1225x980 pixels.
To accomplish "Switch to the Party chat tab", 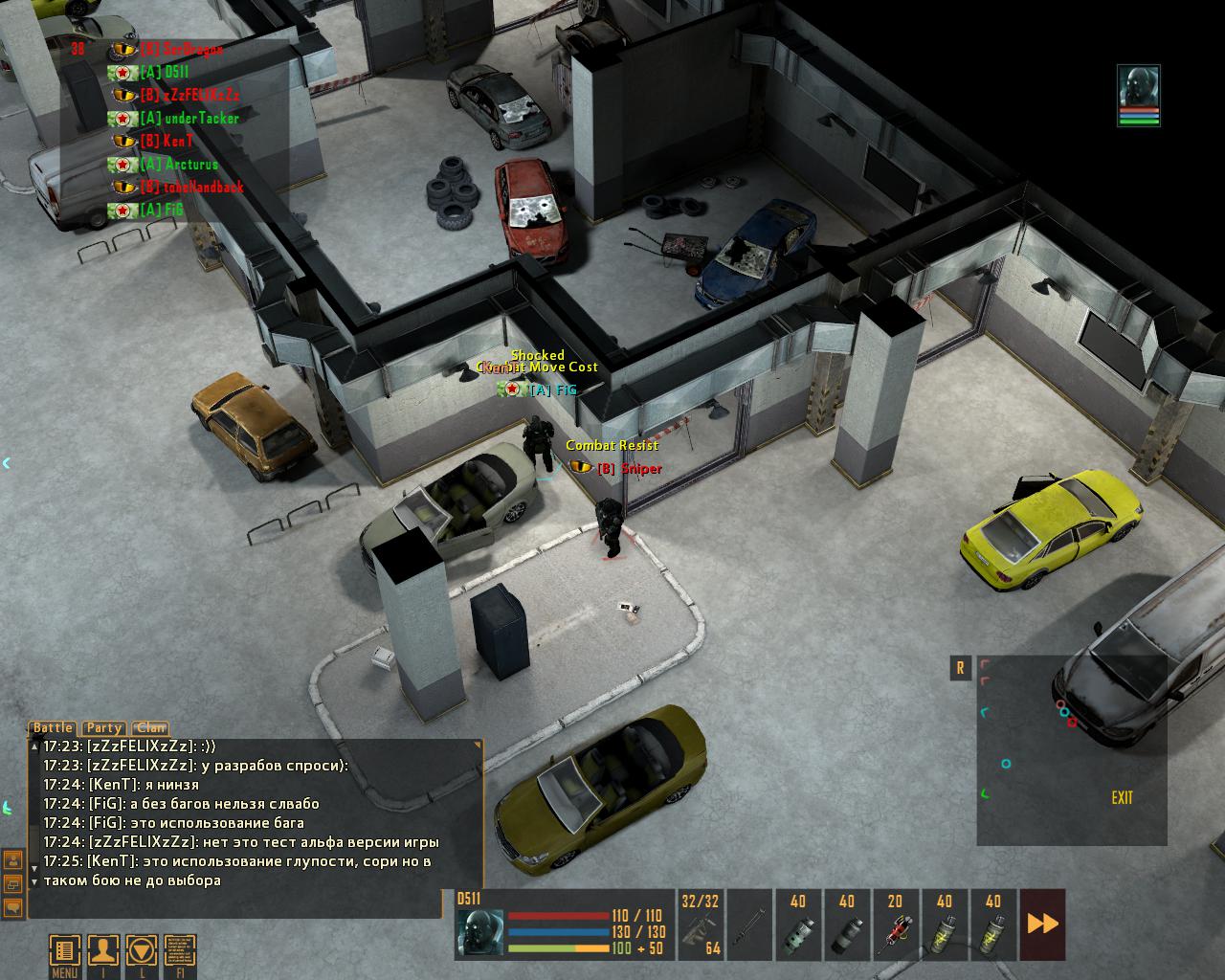I will pos(103,728).
